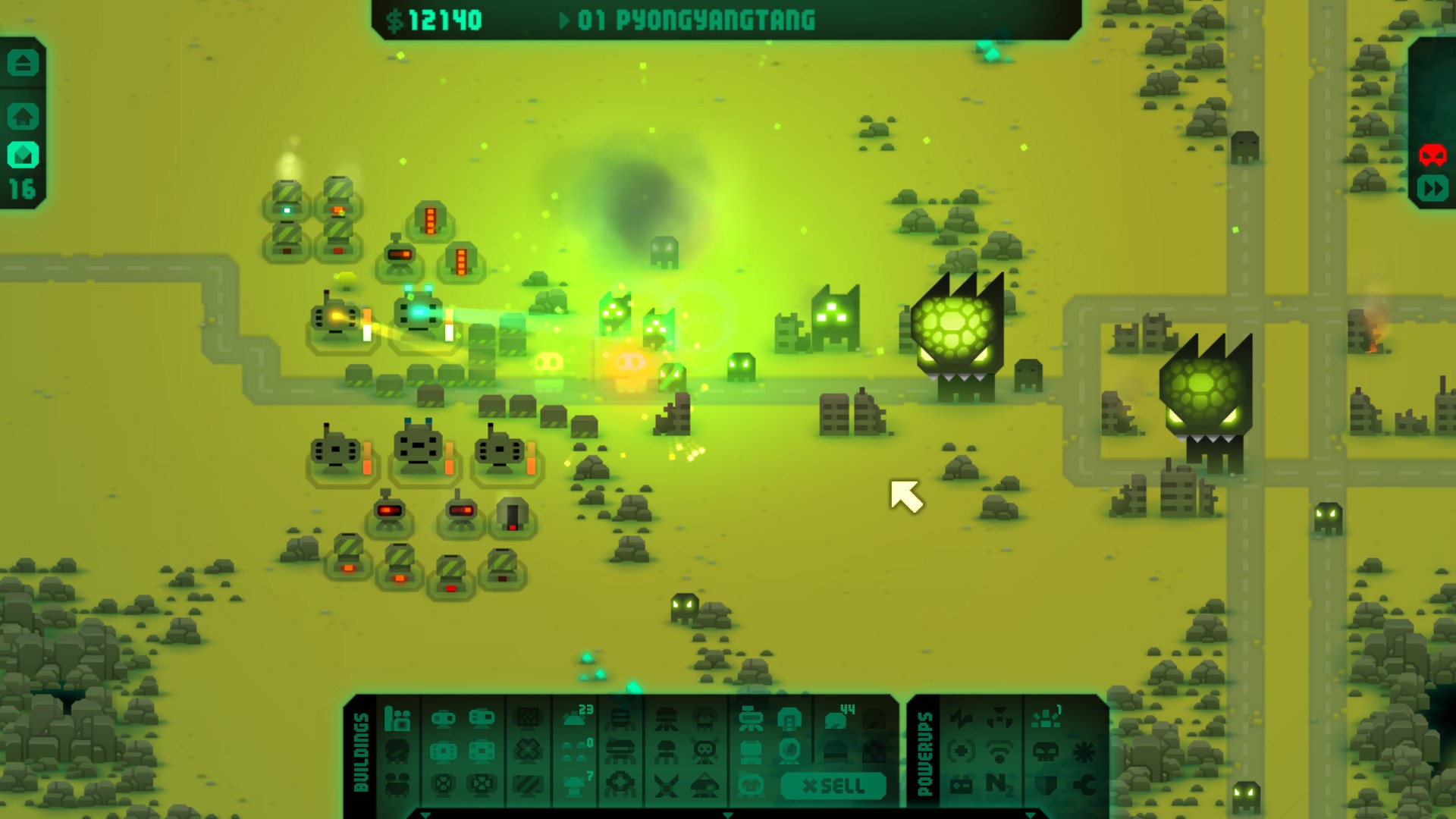
Task: Click the eject icon in the left sidebar
Action: coord(22,64)
